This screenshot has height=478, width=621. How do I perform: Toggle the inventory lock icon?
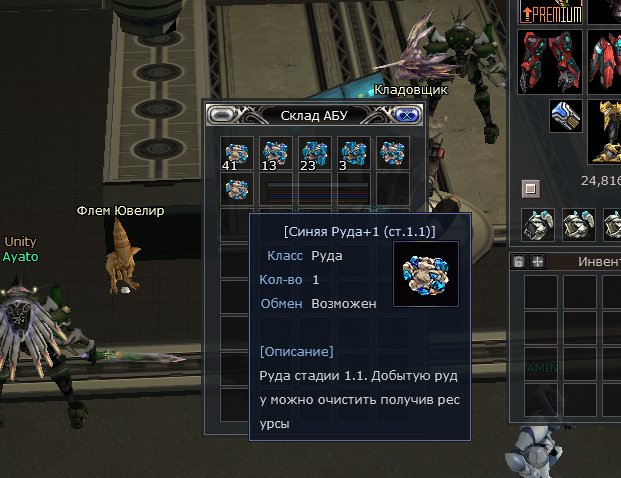(x=518, y=261)
